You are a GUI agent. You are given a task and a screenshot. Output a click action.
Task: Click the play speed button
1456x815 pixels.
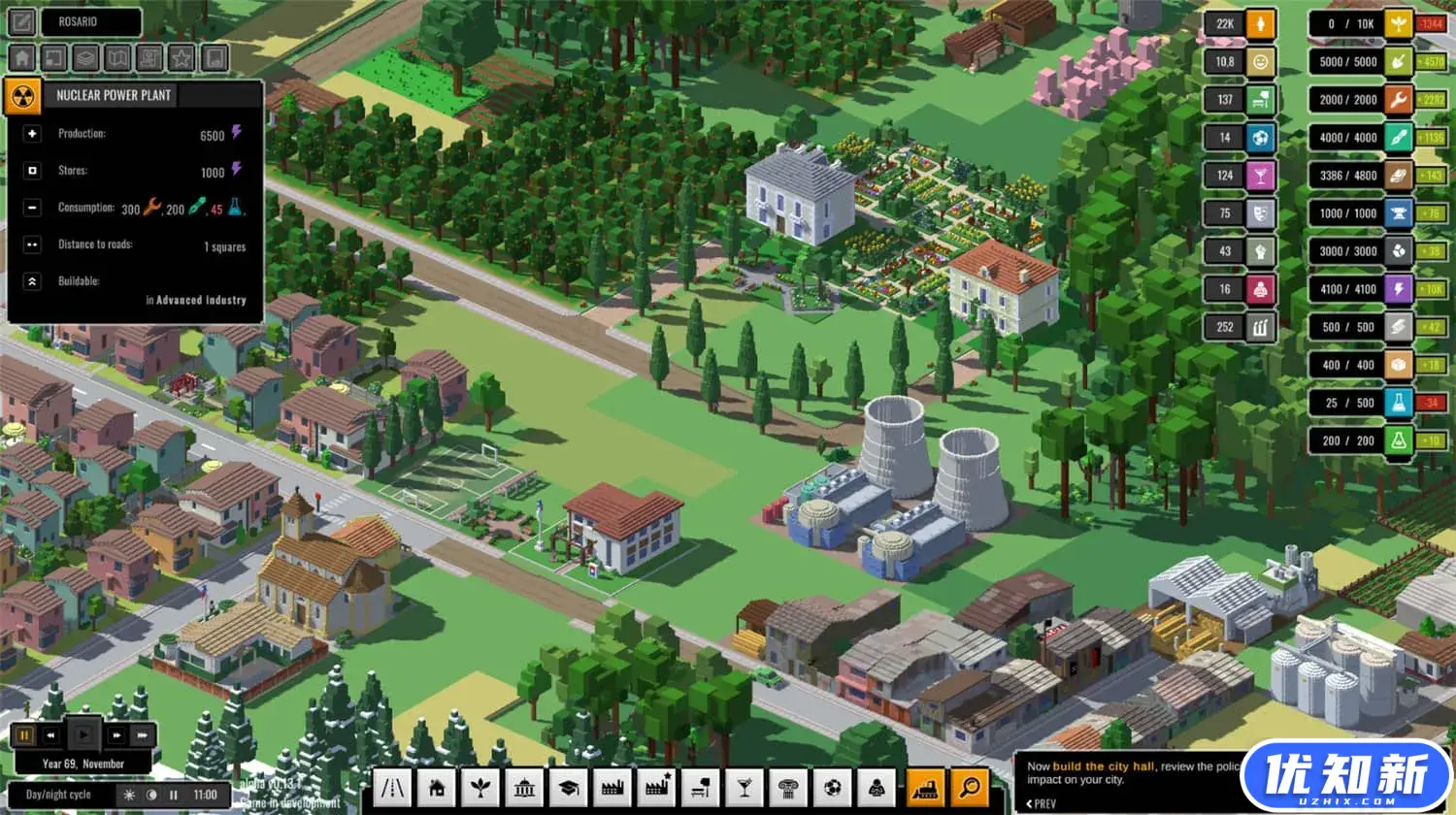coord(83,735)
